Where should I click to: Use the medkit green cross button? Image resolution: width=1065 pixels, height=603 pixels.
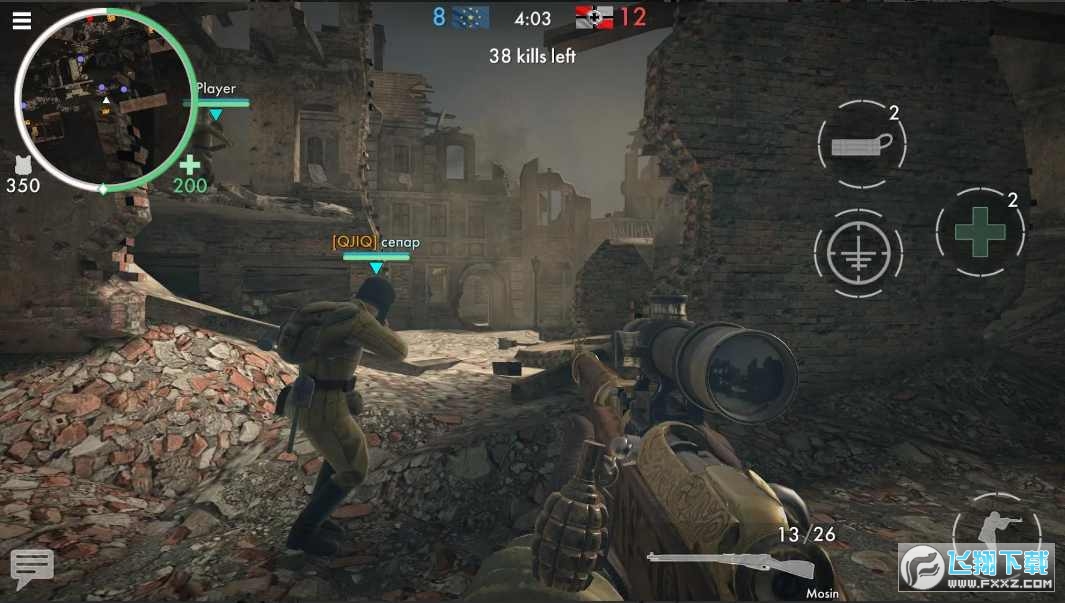tap(980, 231)
